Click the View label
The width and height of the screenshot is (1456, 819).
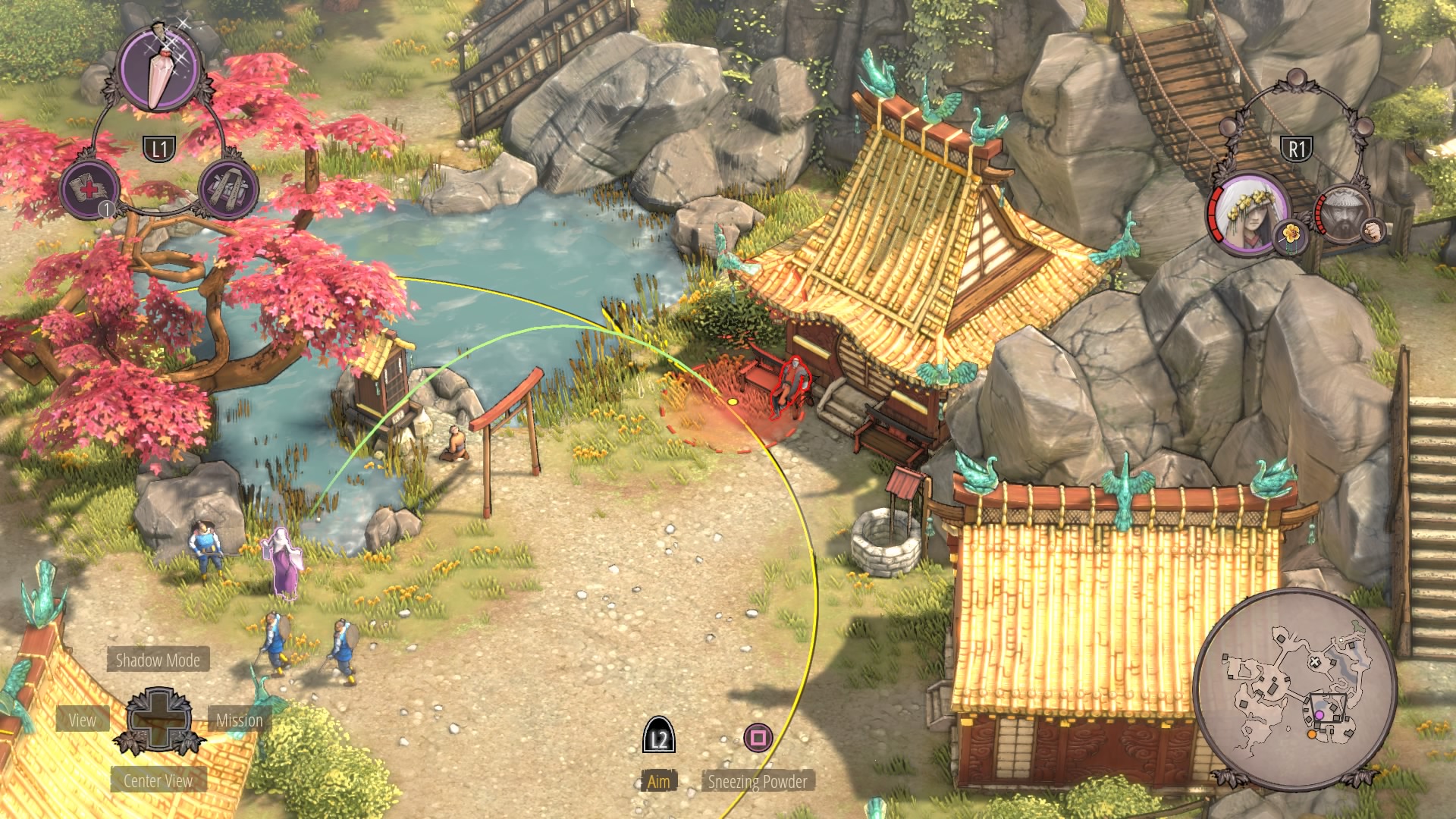coord(83,720)
